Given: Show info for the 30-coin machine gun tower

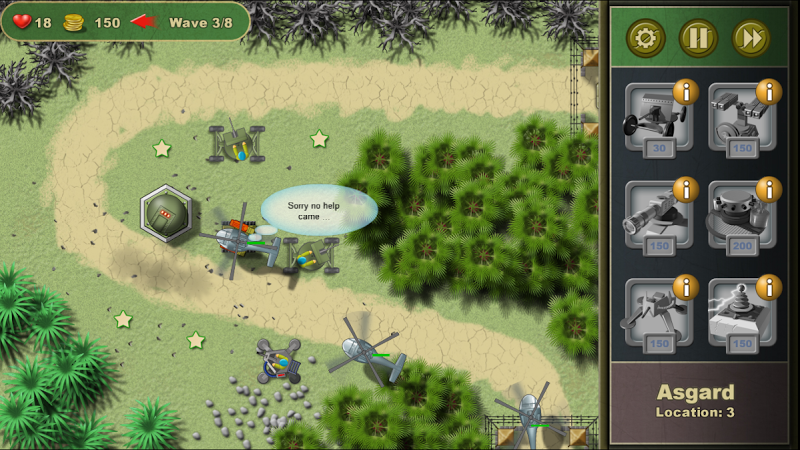Looking at the screenshot, I should 685,92.
